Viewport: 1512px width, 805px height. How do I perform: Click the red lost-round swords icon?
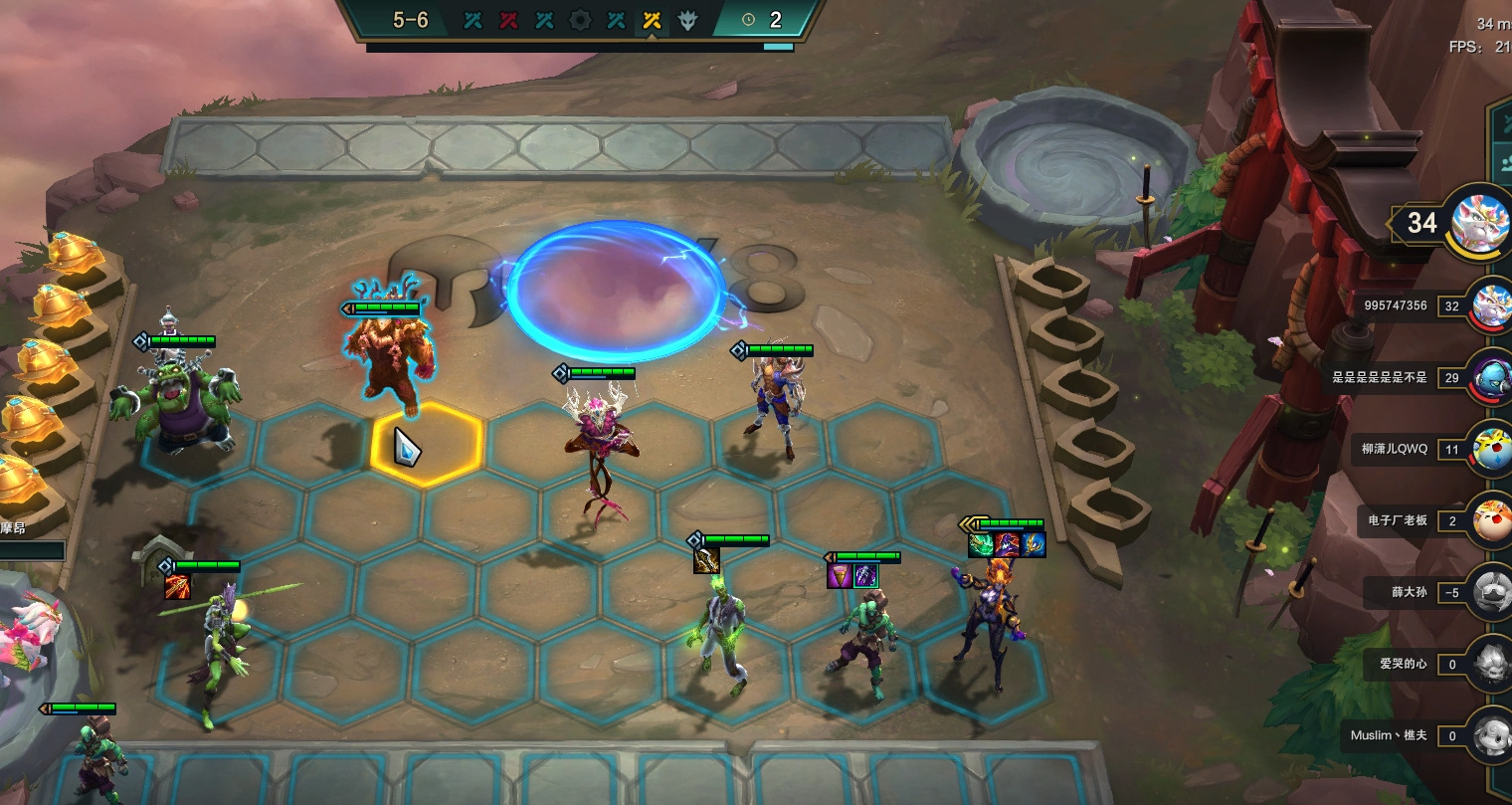pos(508,20)
